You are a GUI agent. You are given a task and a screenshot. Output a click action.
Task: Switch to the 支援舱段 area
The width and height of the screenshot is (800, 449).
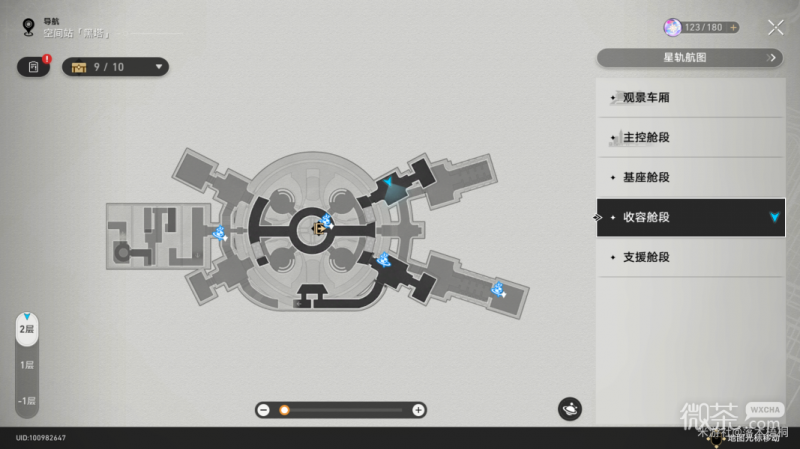click(x=690, y=257)
